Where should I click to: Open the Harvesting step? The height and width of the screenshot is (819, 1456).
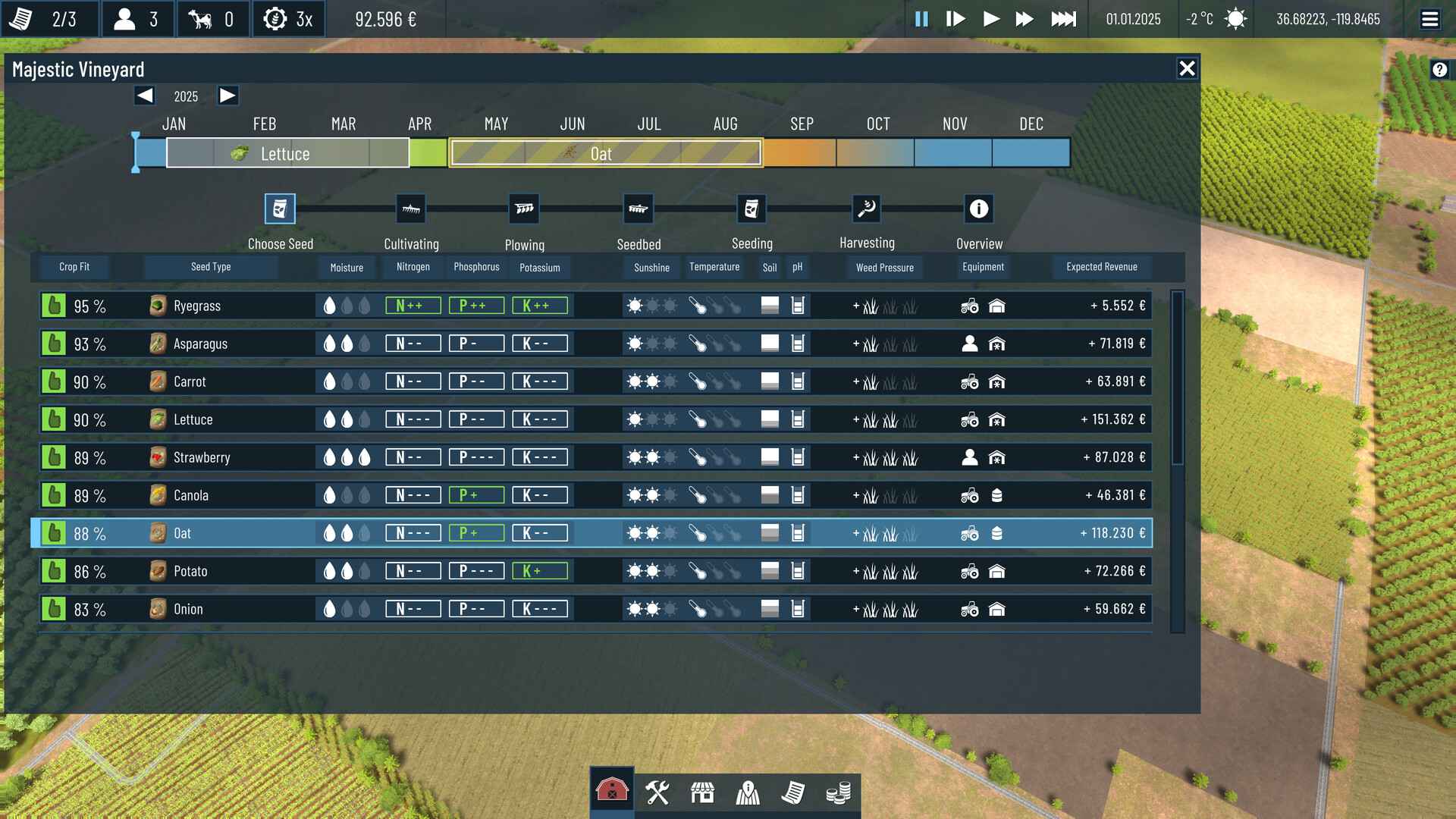[x=867, y=209]
